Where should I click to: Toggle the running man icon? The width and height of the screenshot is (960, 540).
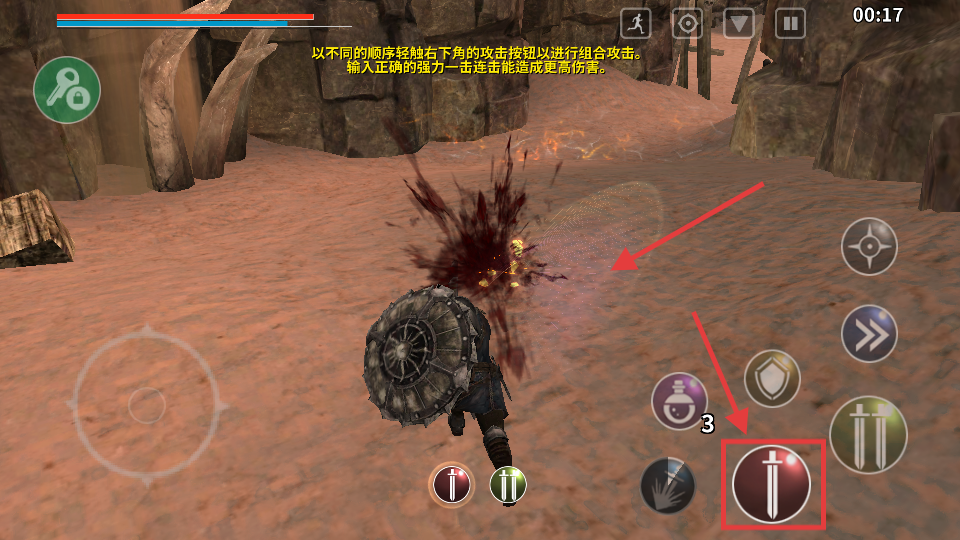pyautogui.click(x=636, y=23)
